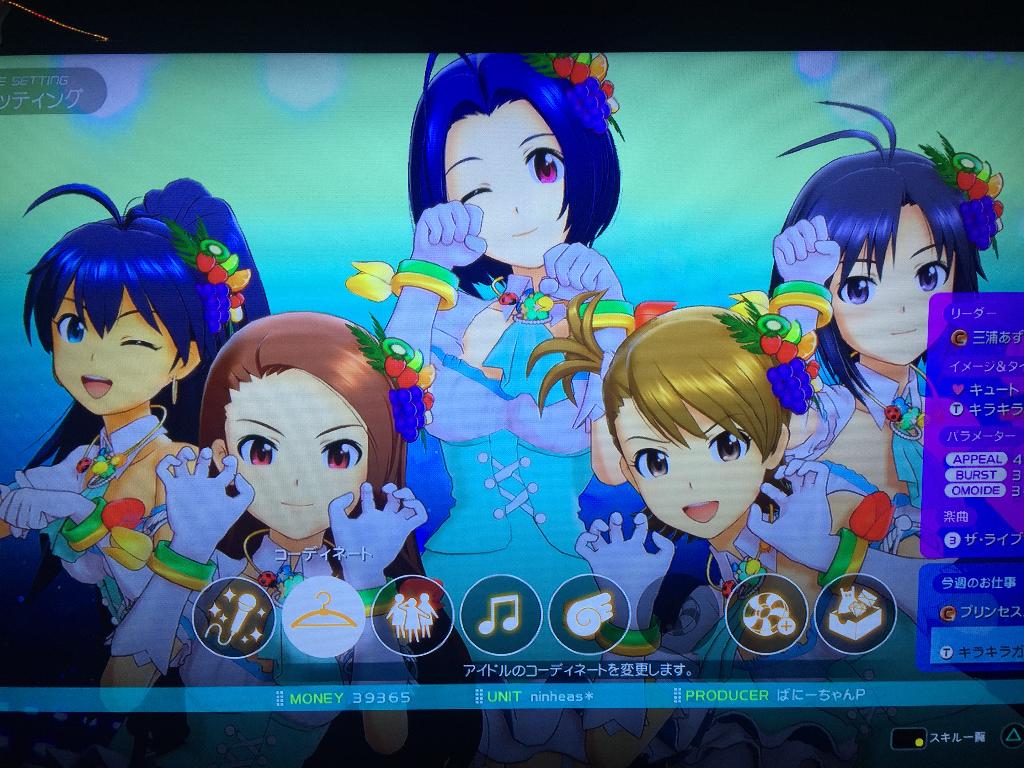Open the gift box icon

855,617
